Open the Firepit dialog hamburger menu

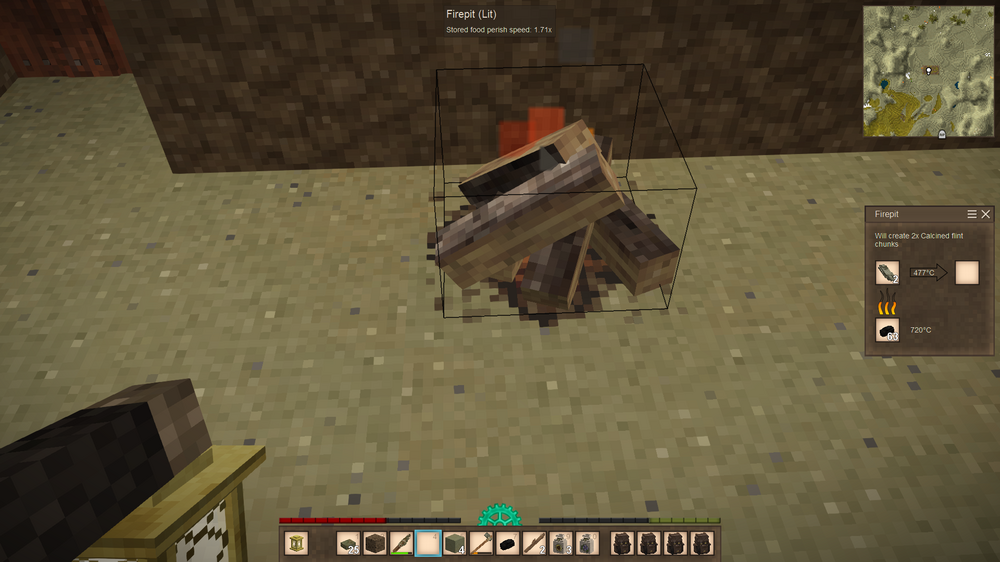coord(972,215)
